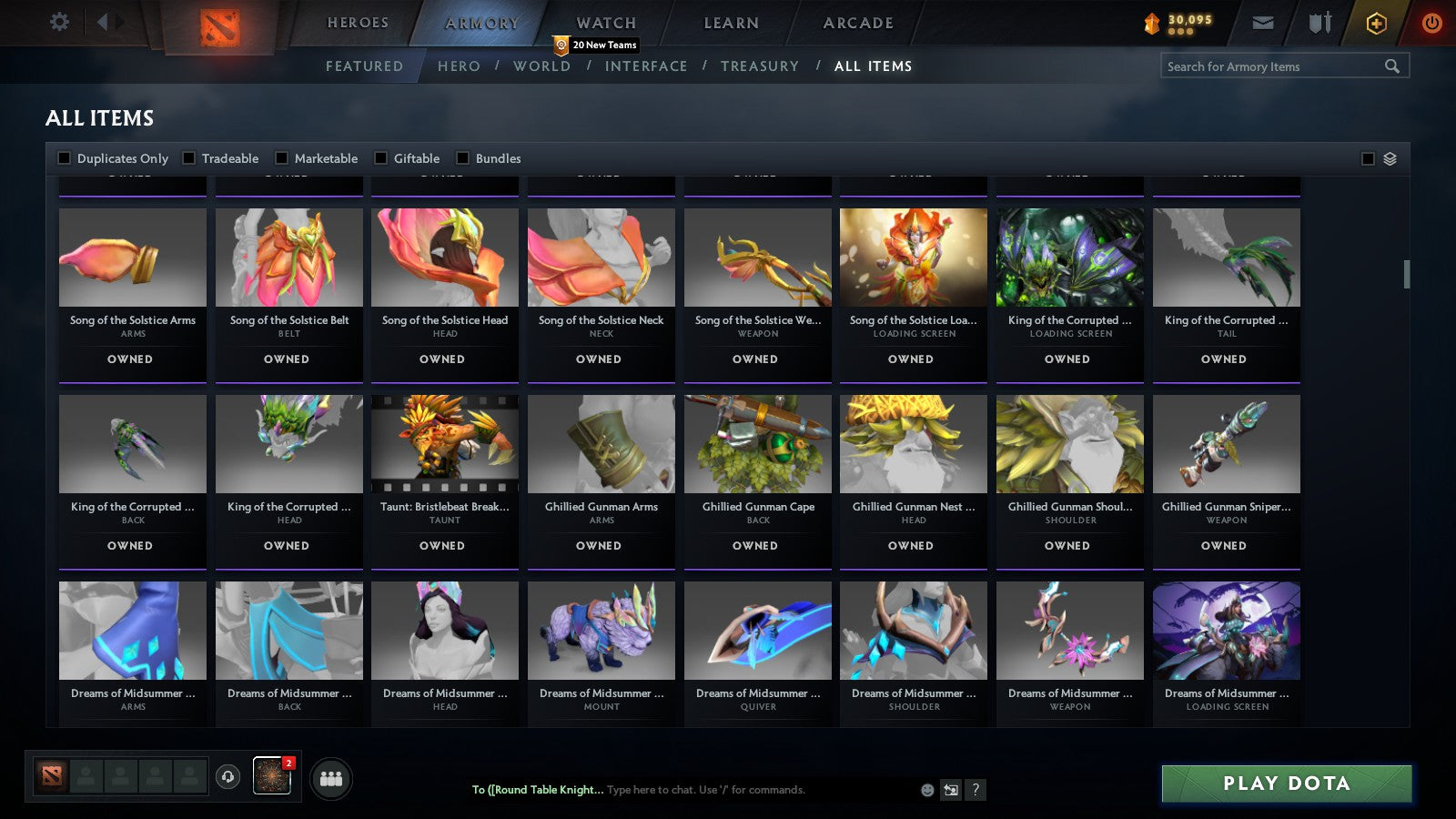Check the Tradeable filter checkbox
The image size is (1456, 819).
[188, 157]
